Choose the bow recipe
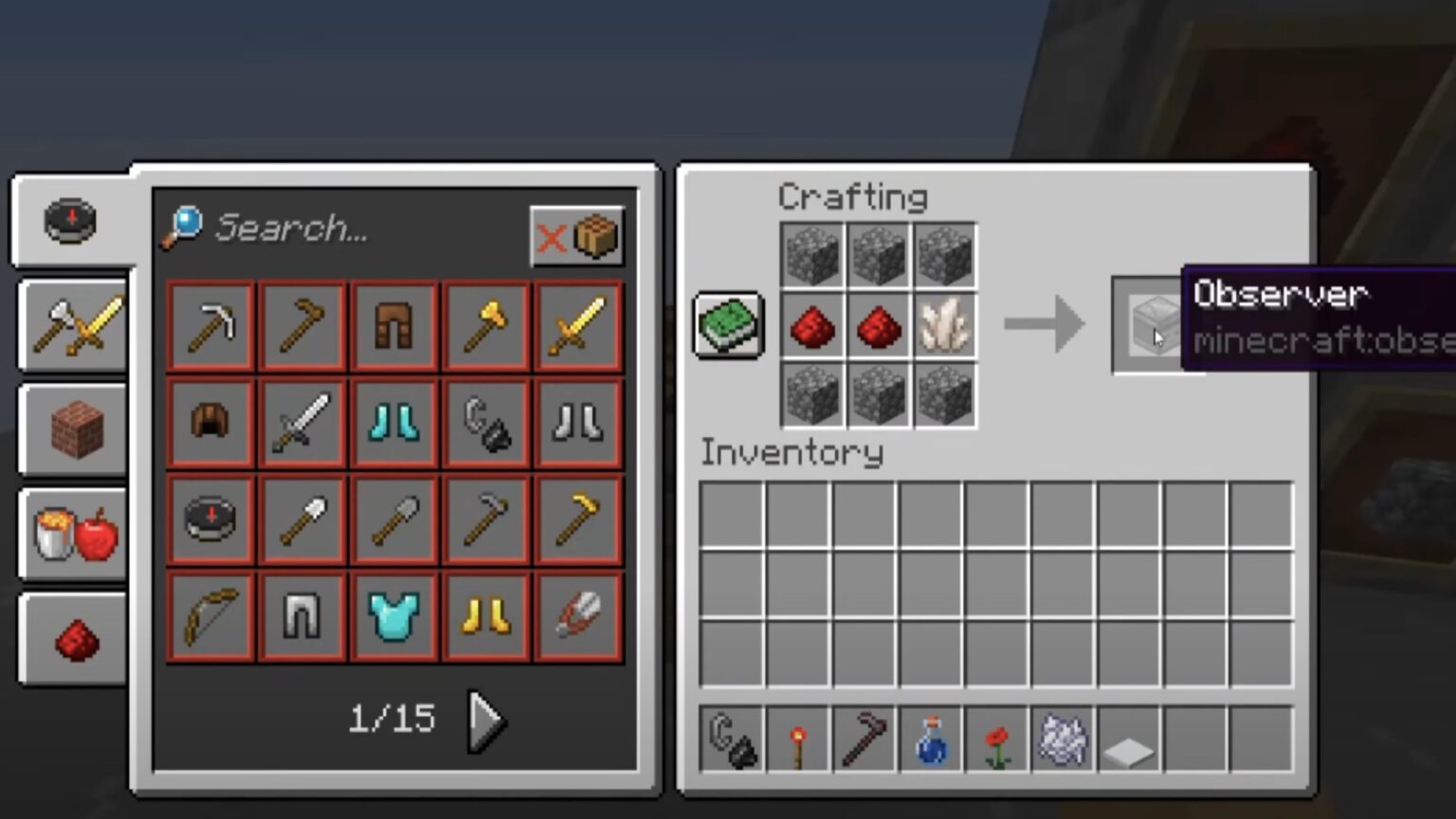 (x=209, y=616)
